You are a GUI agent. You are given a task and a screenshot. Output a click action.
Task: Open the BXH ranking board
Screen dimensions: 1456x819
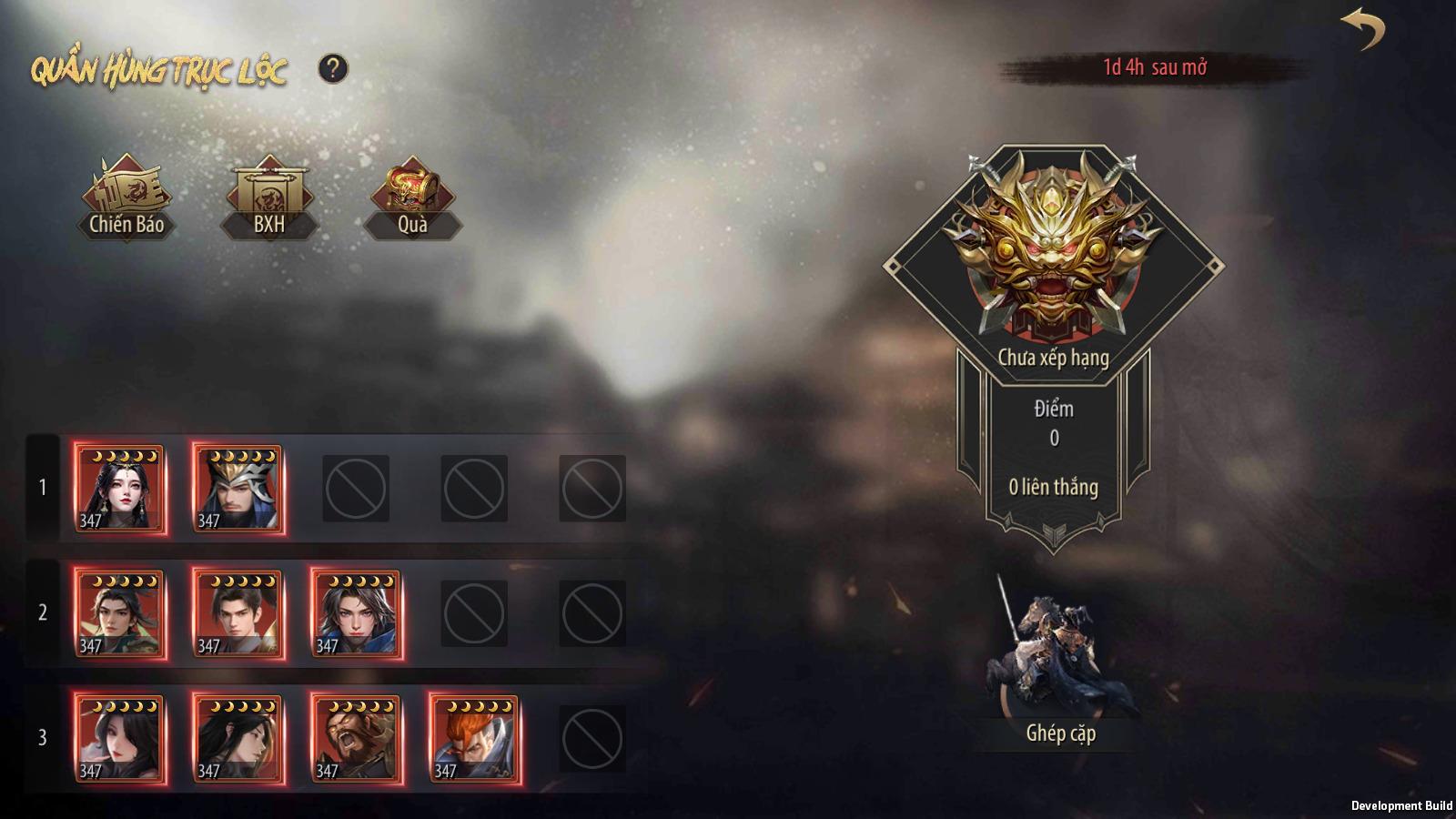269,198
